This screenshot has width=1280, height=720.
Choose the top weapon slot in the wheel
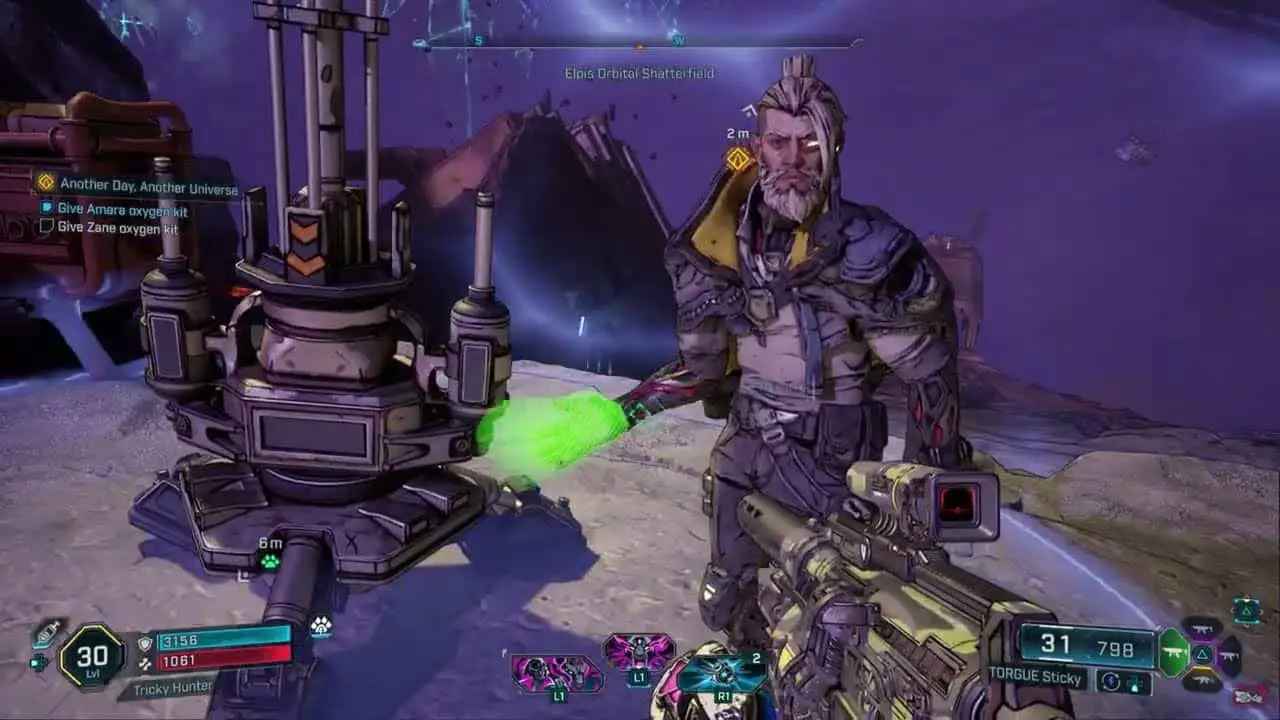[1202, 629]
